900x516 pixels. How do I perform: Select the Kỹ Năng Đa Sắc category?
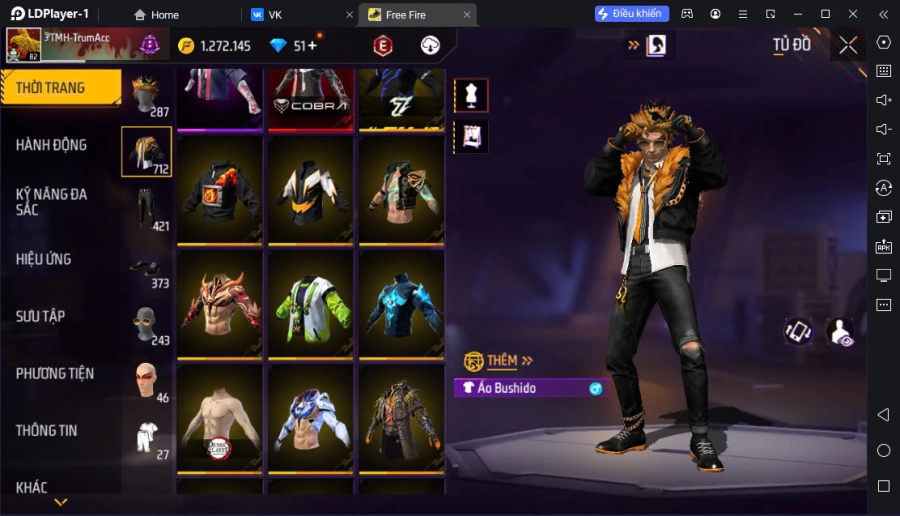(51, 201)
